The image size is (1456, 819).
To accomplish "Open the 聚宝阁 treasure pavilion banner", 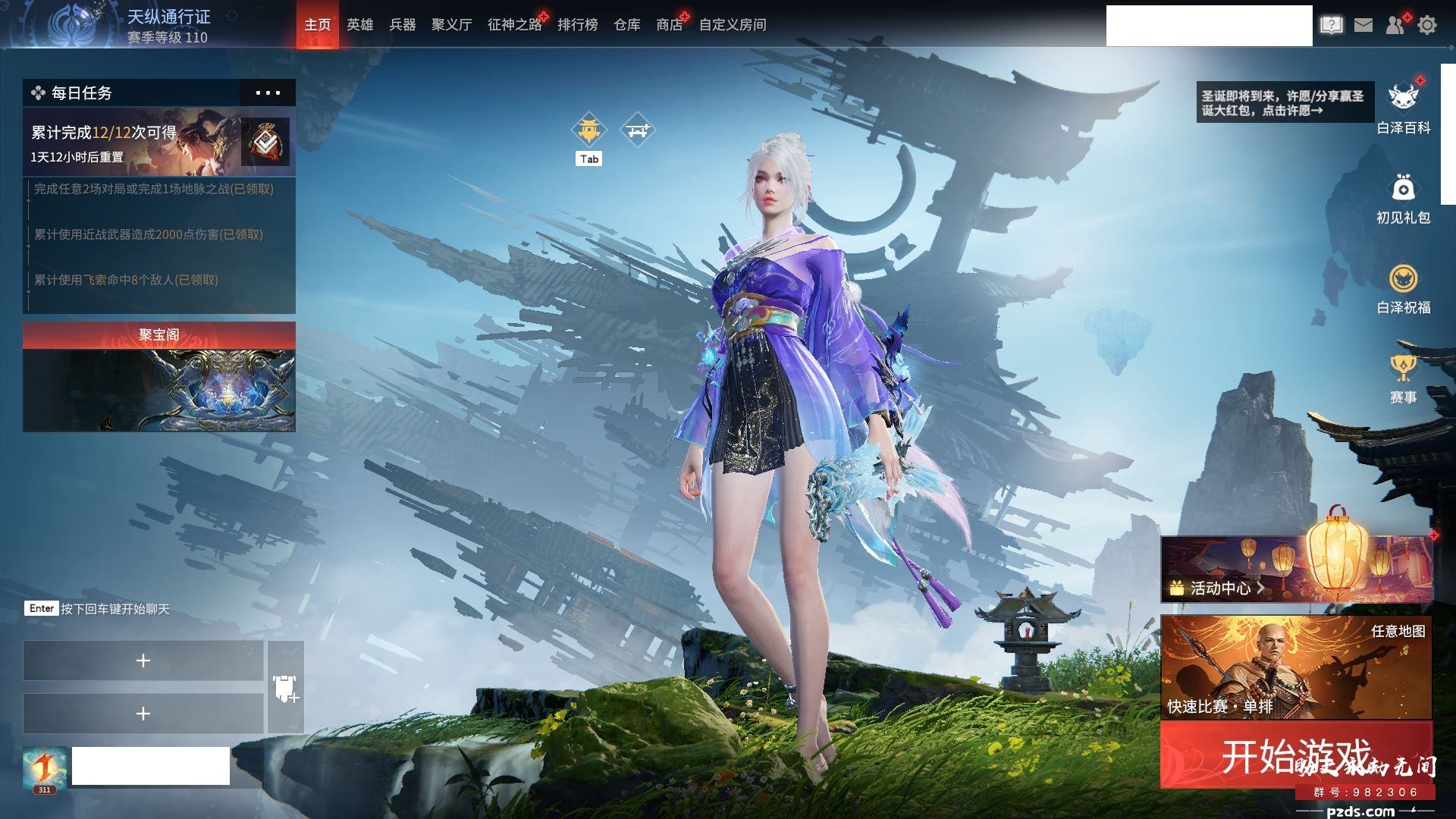I will (x=159, y=378).
